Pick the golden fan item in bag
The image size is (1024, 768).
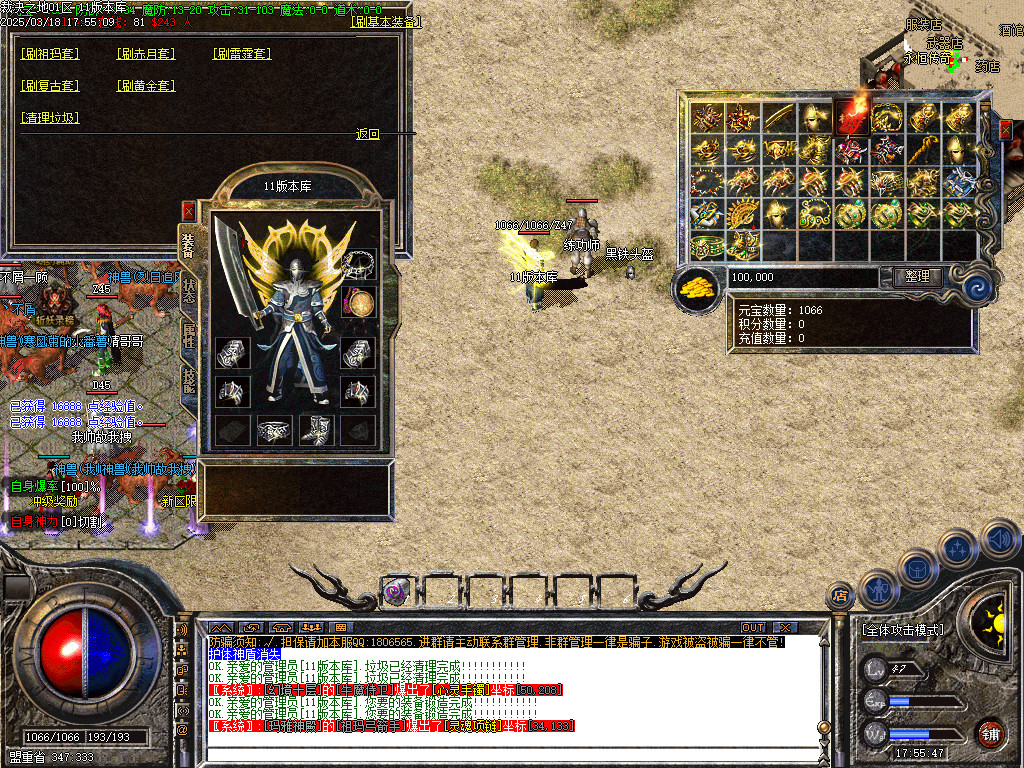[743, 213]
